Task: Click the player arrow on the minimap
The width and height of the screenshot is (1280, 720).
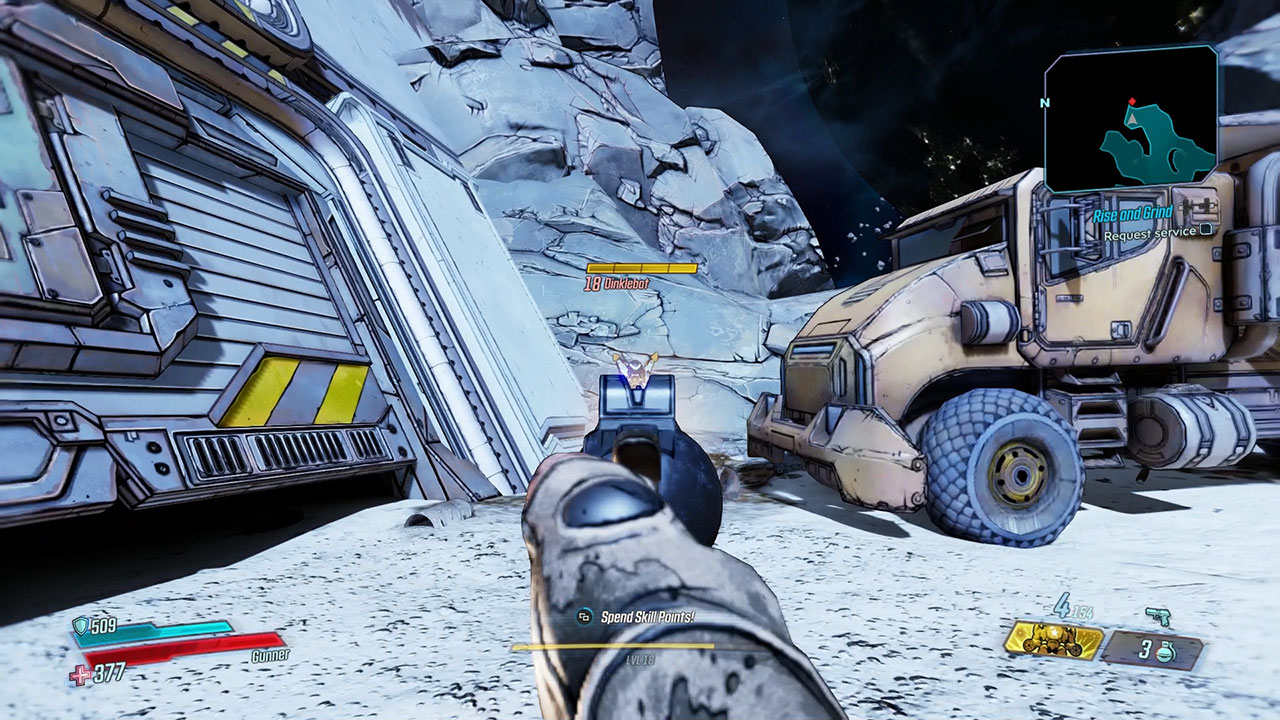Action: (x=1131, y=119)
